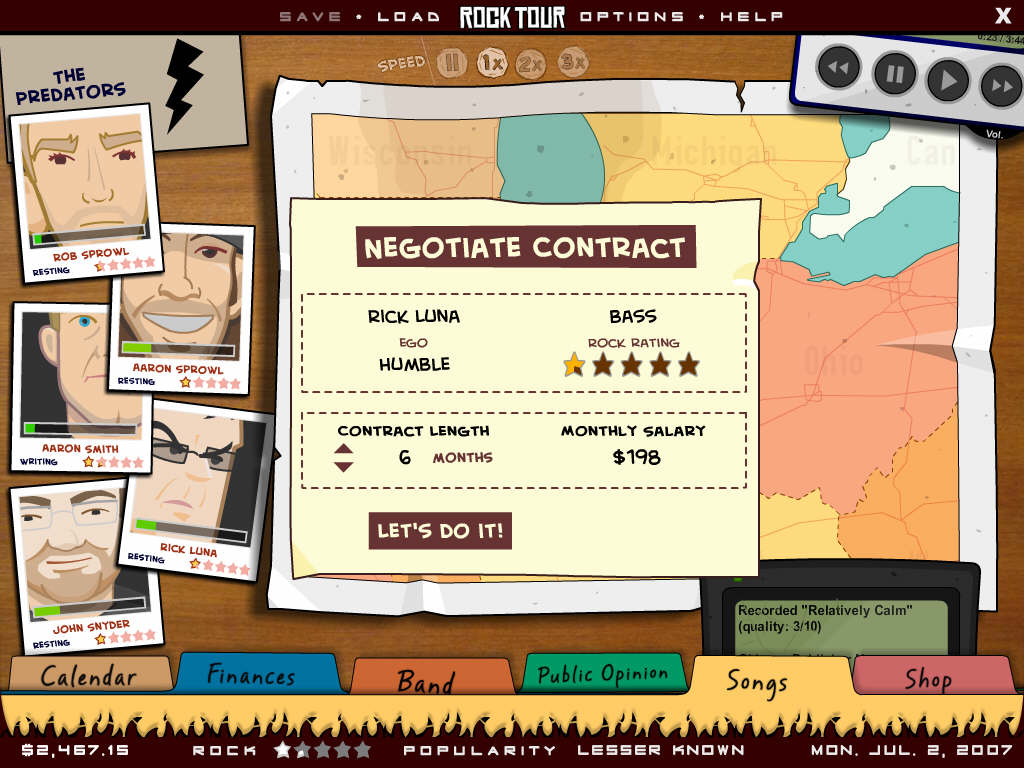Load a saved game
The width and height of the screenshot is (1024, 768).
coord(409,16)
